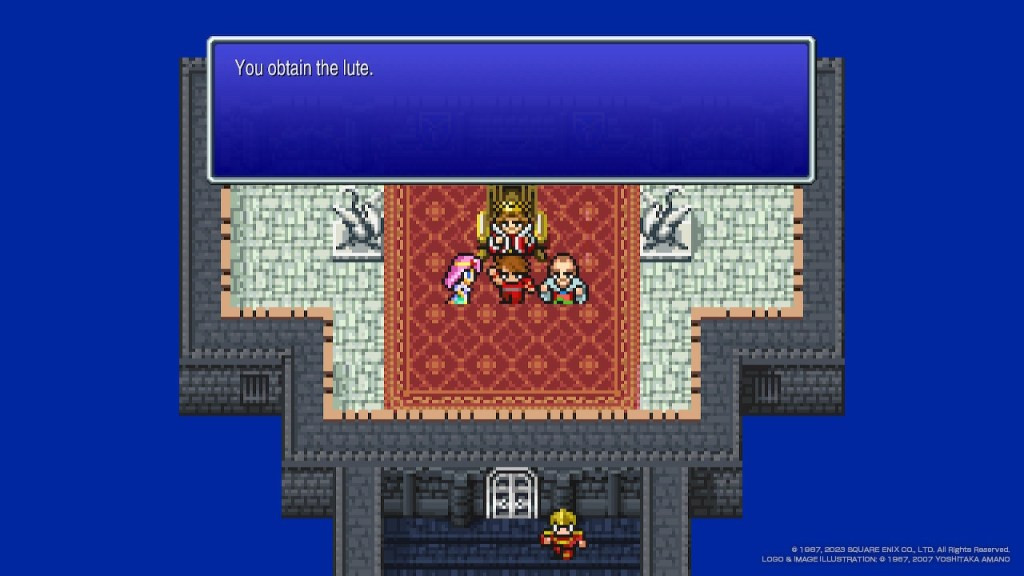The height and width of the screenshot is (576, 1024).
Task: Advance the "You obtain the lute" dialogue box
Action: [510, 110]
